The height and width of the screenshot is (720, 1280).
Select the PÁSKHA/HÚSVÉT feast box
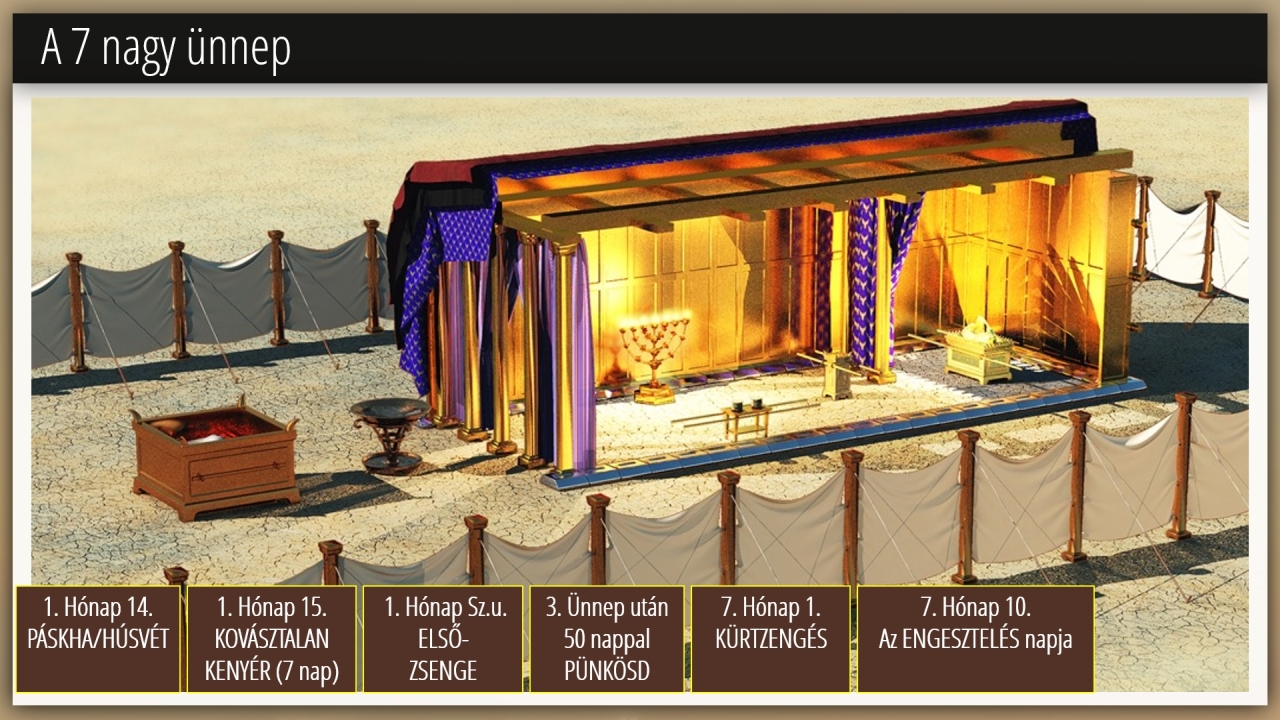coord(98,639)
